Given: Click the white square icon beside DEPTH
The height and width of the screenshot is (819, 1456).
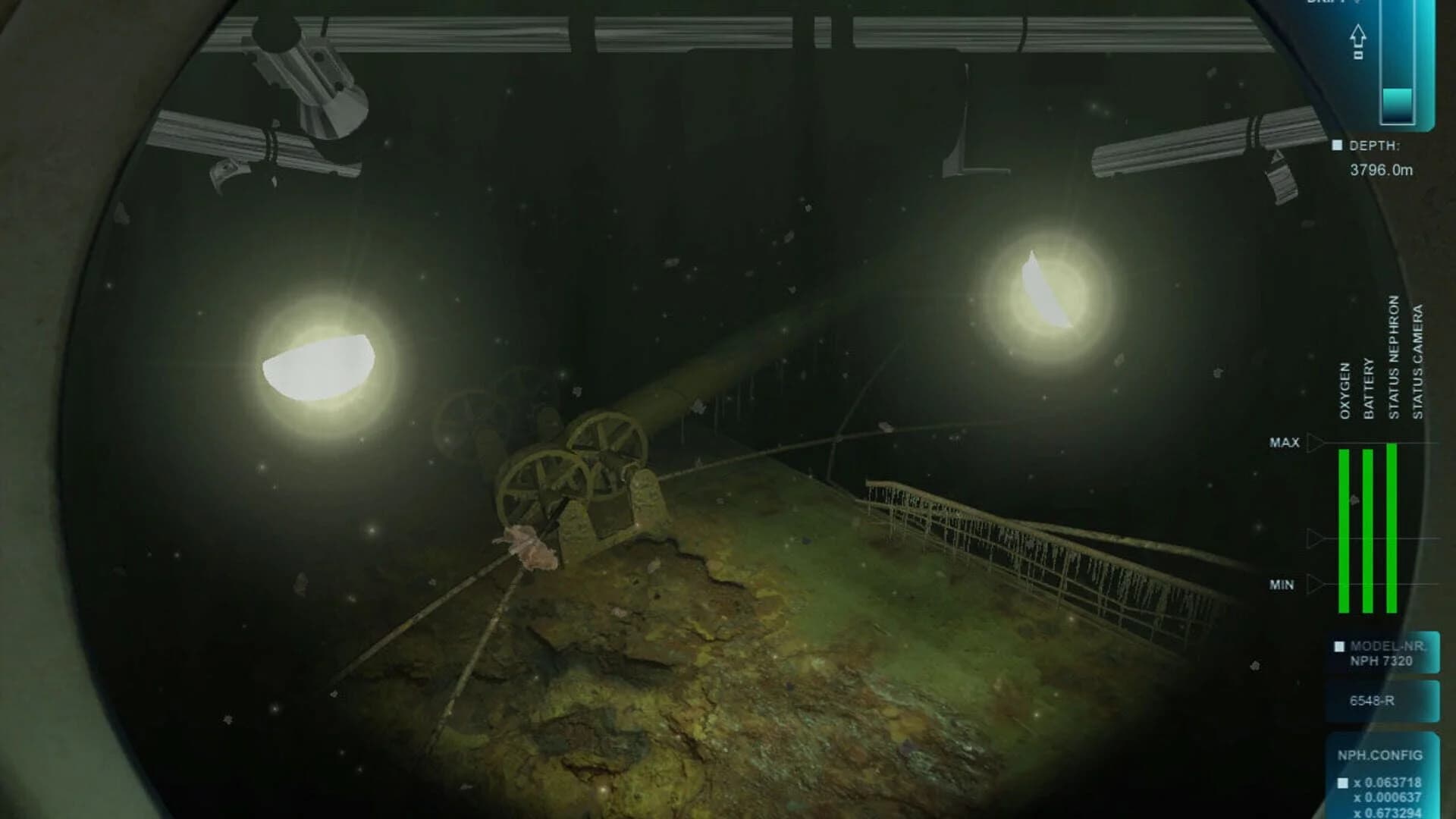Looking at the screenshot, I should 1337,144.
